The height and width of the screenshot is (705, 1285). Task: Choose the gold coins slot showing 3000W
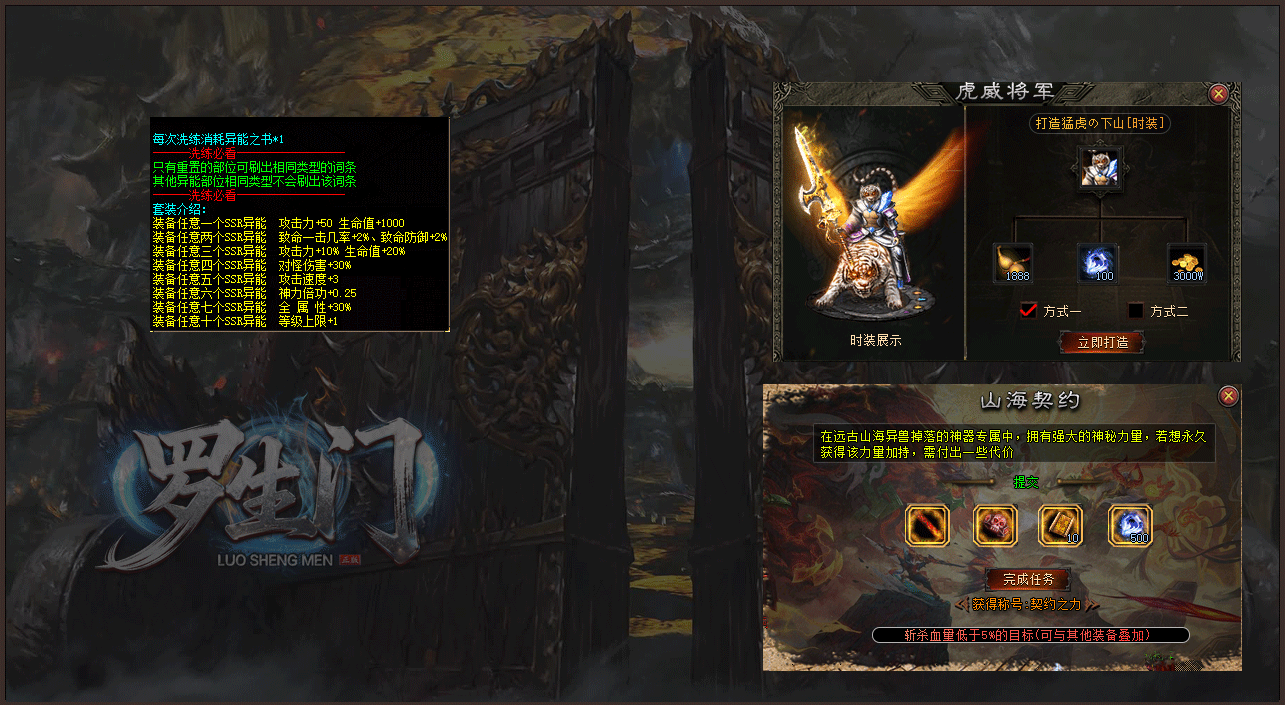pos(1187,263)
